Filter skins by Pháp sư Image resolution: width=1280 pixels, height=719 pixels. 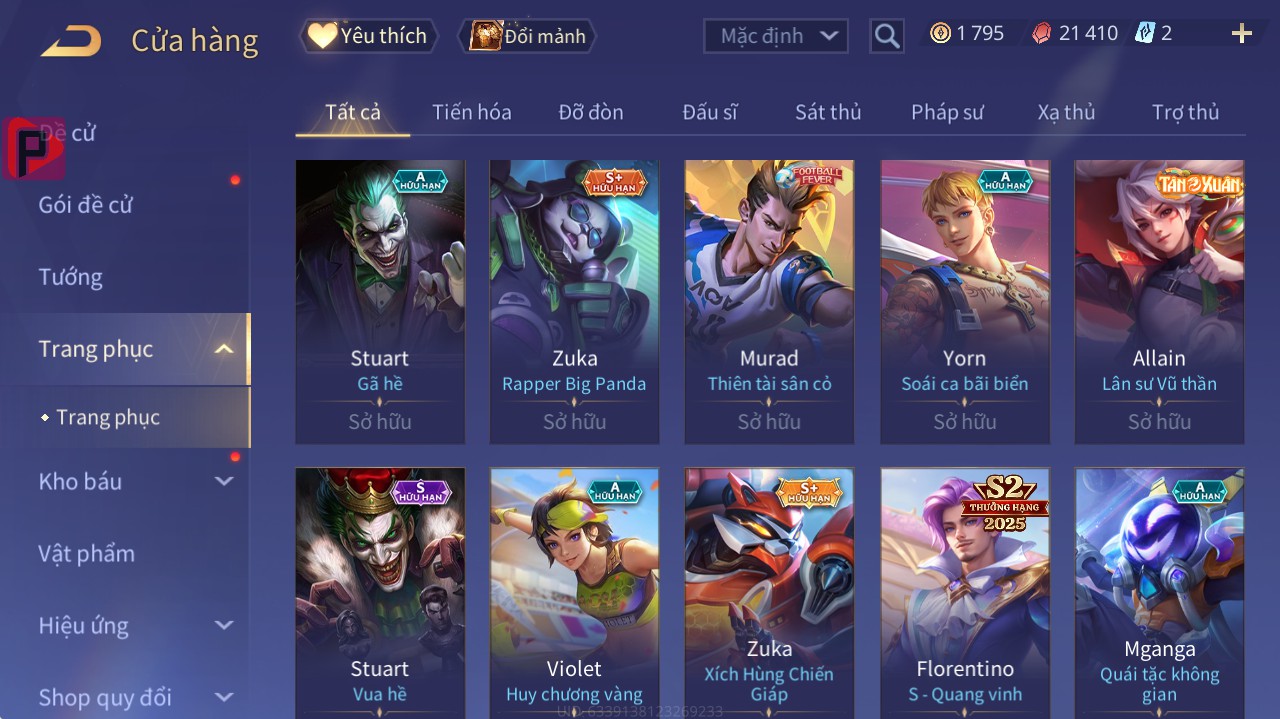pos(947,112)
